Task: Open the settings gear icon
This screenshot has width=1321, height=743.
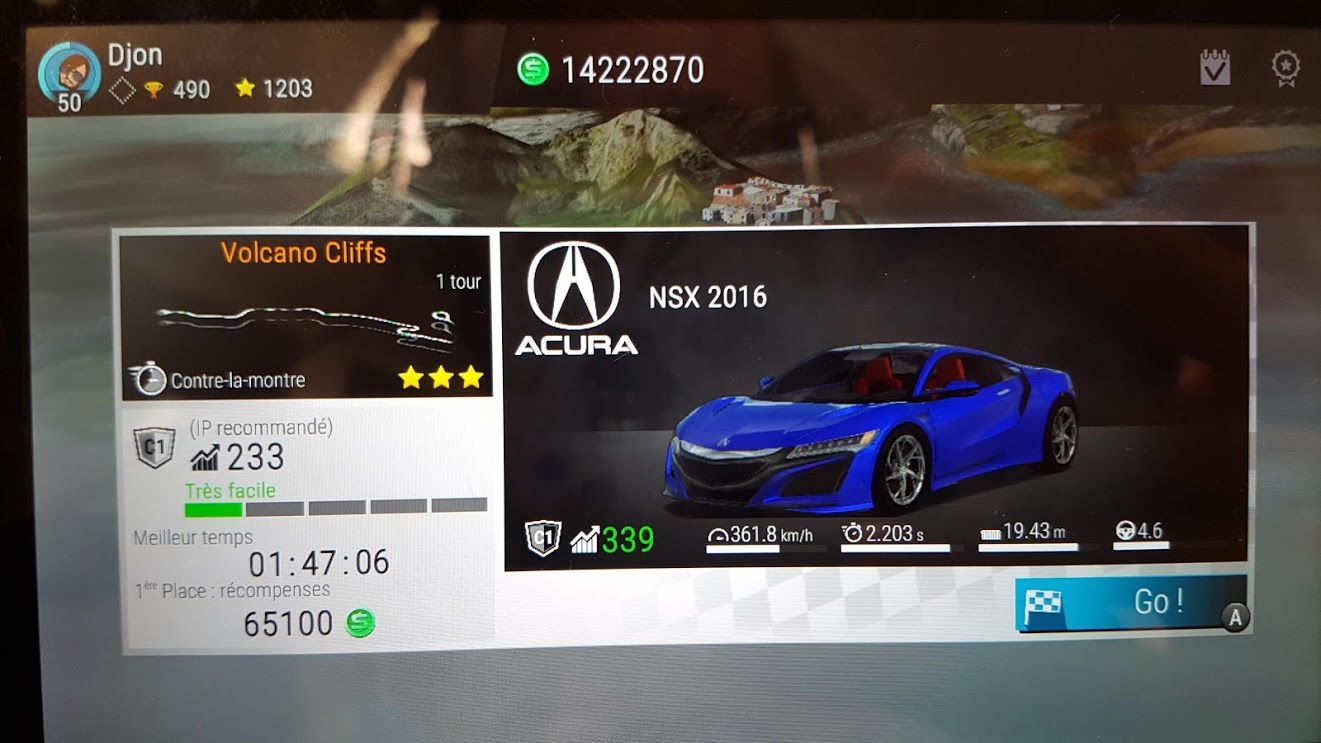Action: 1285,68
